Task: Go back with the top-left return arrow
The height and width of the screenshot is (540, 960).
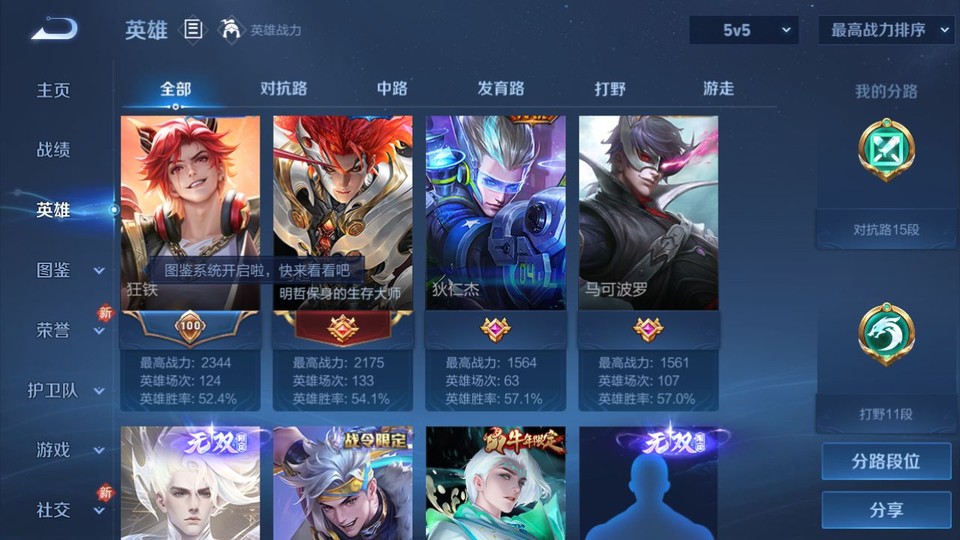Action: click(54, 30)
